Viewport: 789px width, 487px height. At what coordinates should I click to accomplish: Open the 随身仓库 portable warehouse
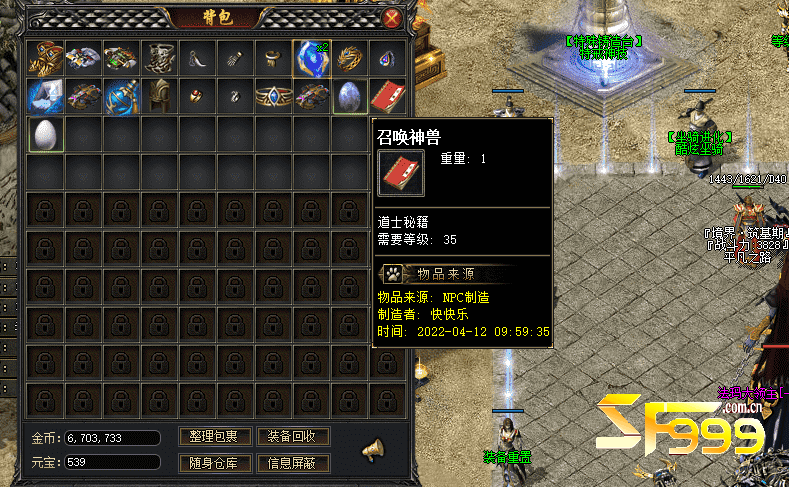coord(213,463)
